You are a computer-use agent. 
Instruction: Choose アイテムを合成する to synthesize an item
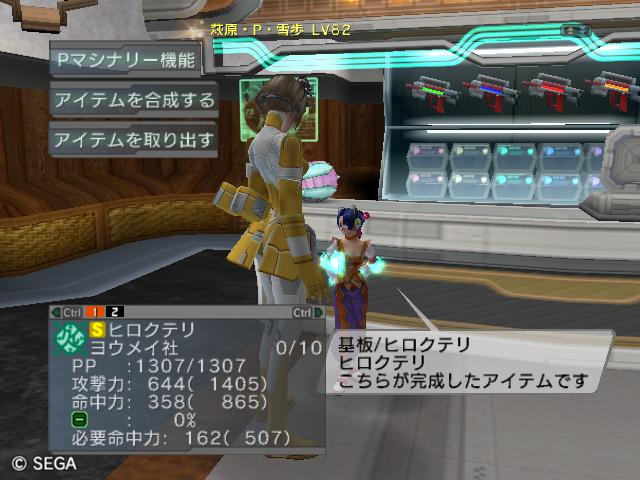pos(134,100)
